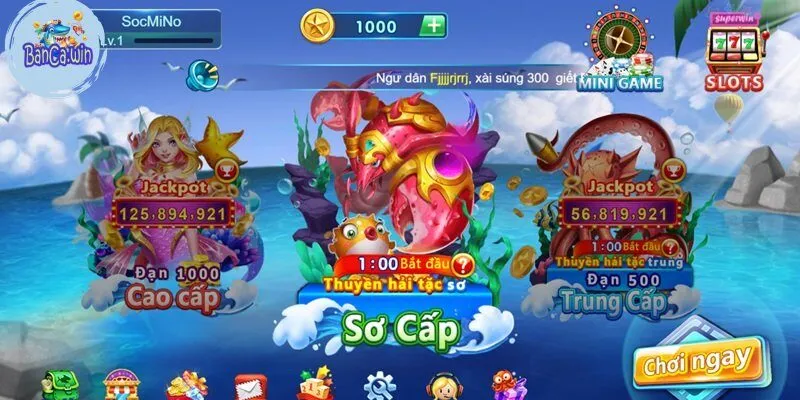Select the Sơ Cấp room
Image resolution: width=800 pixels, height=400 pixels.
click(400, 325)
